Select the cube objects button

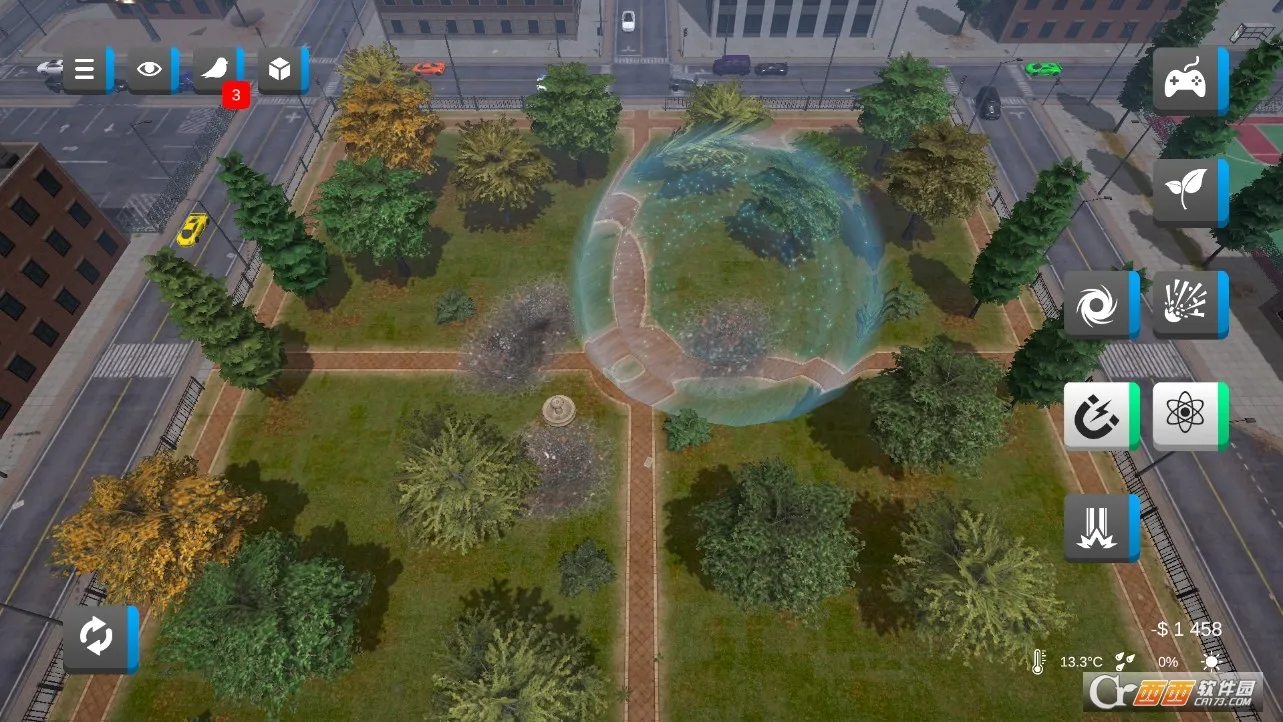click(282, 70)
